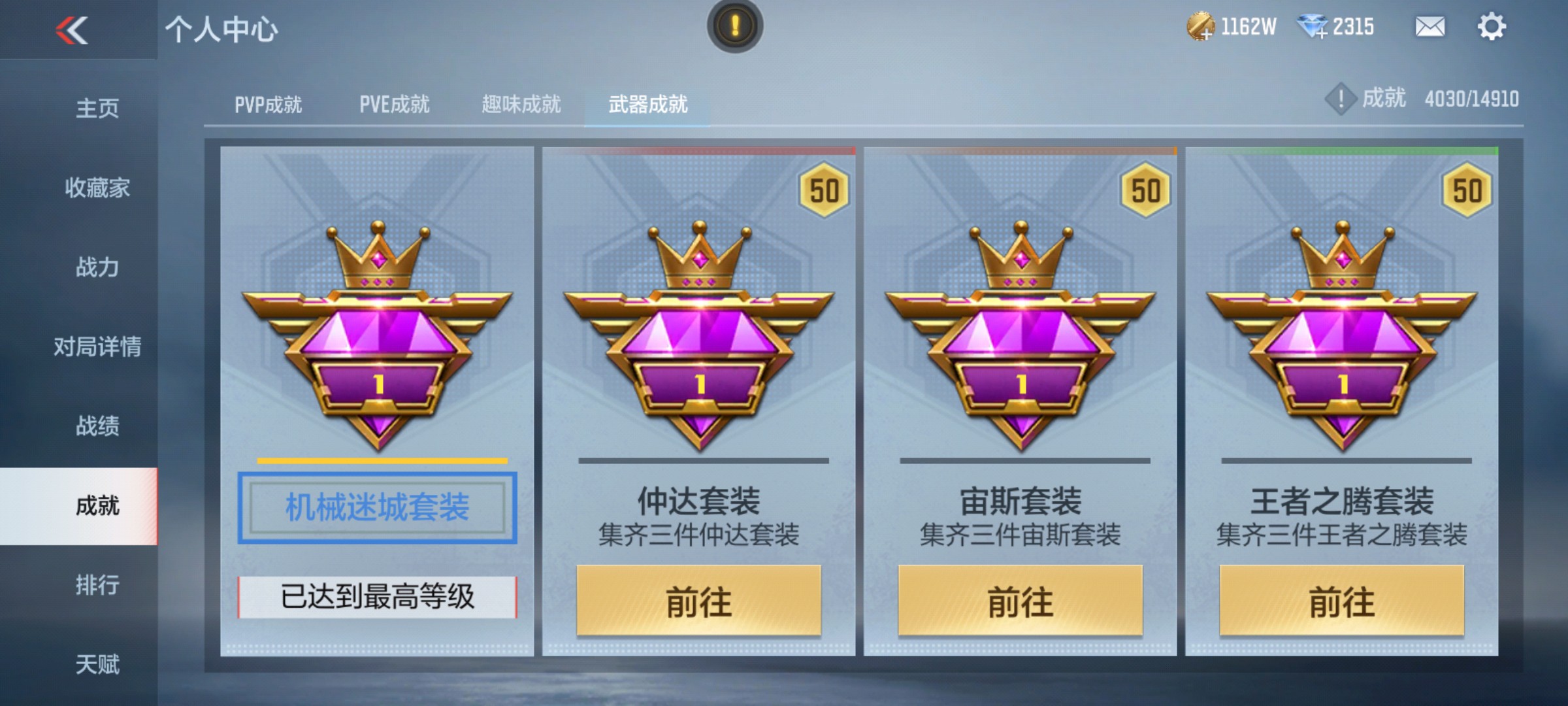The width and height of the screenshot is (1568, 706).
Task: Open the PVE成就 tab
Action: pyautogui.click(x=395, y=105)
